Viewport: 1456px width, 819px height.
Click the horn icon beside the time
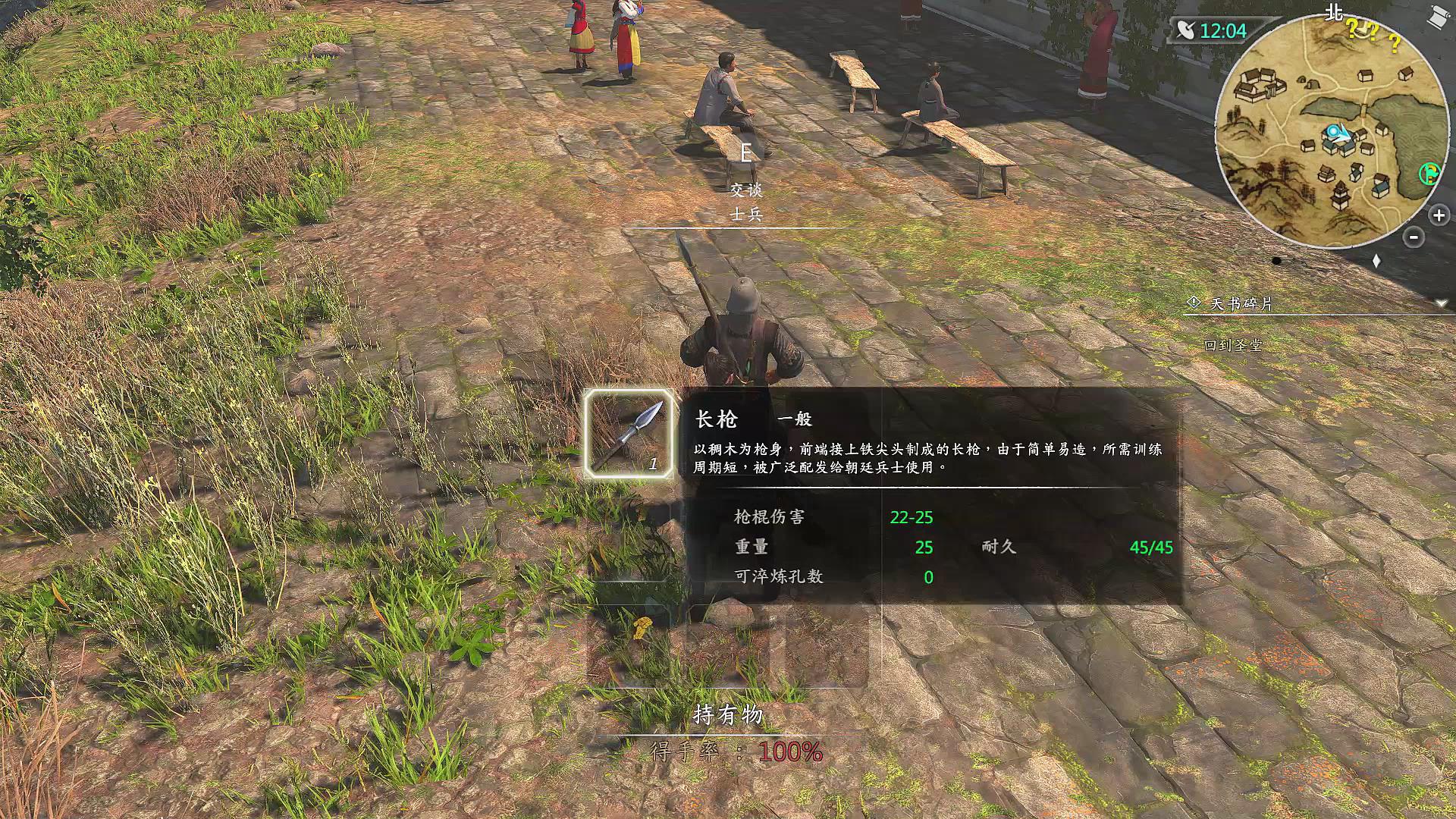pos(1188,30)
